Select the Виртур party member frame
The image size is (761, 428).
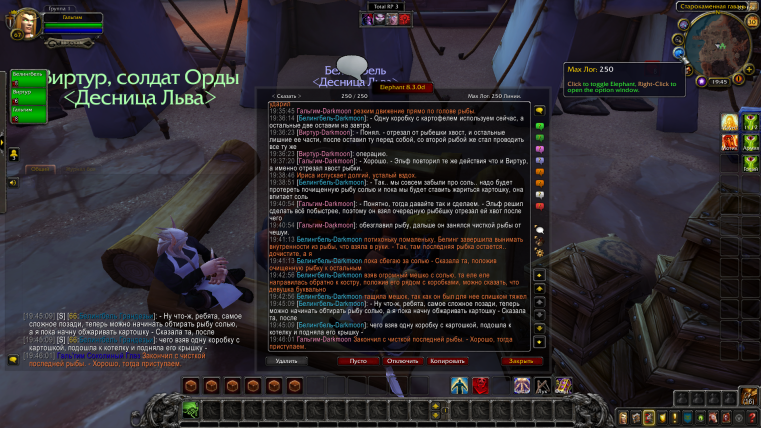coord(27,96)
